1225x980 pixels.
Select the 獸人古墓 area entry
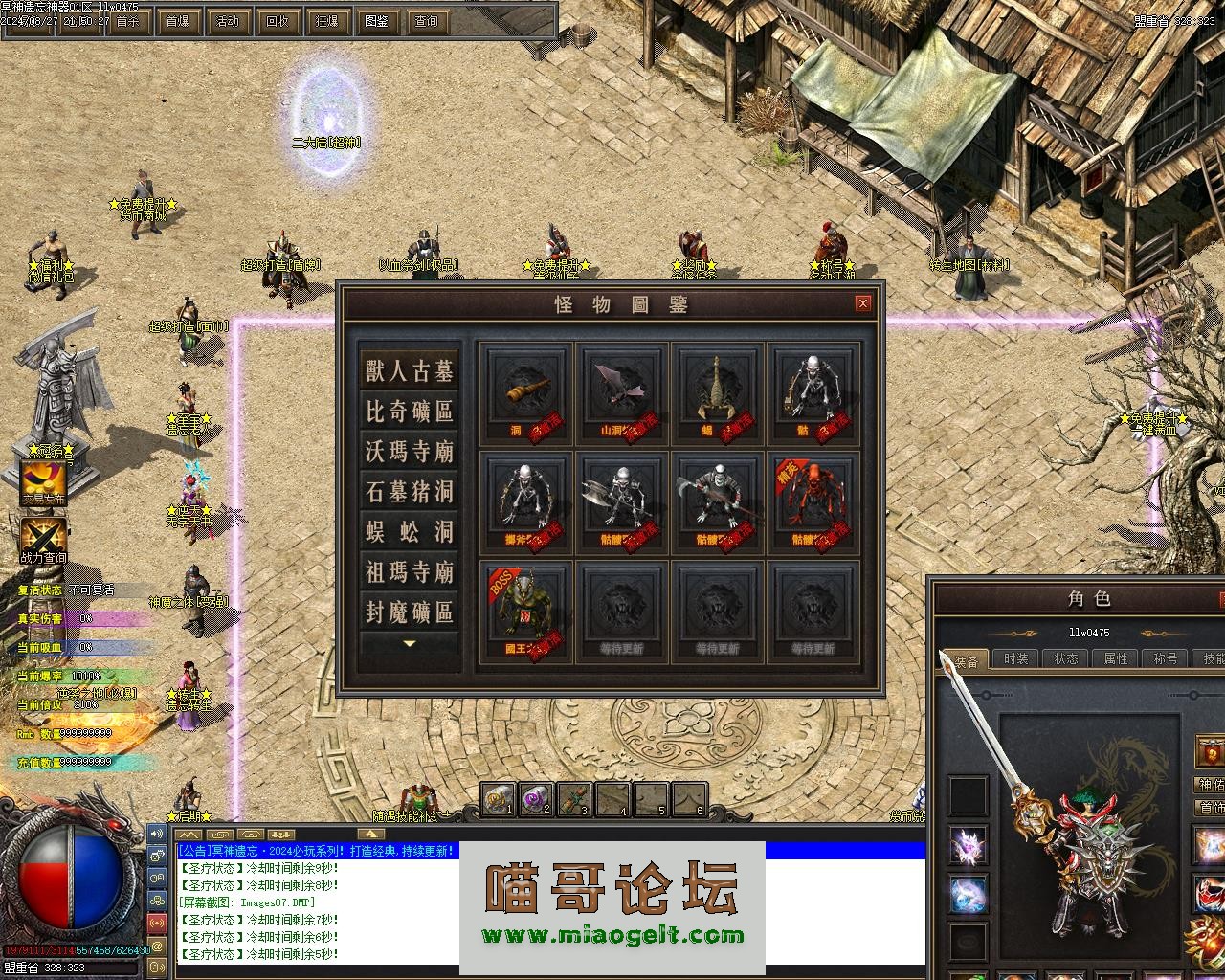410,370
